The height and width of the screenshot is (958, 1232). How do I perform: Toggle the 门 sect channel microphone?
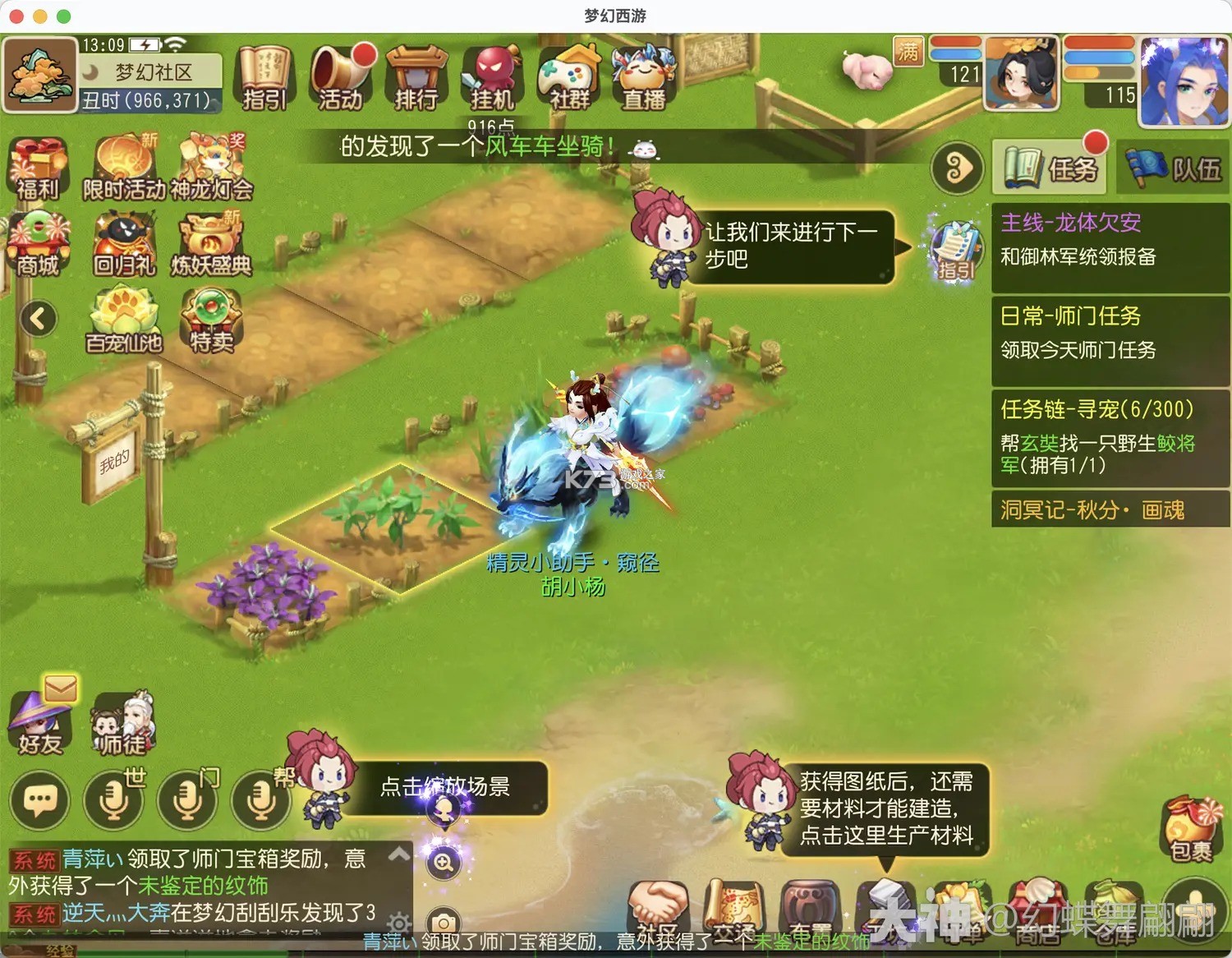tap(187, 801)
